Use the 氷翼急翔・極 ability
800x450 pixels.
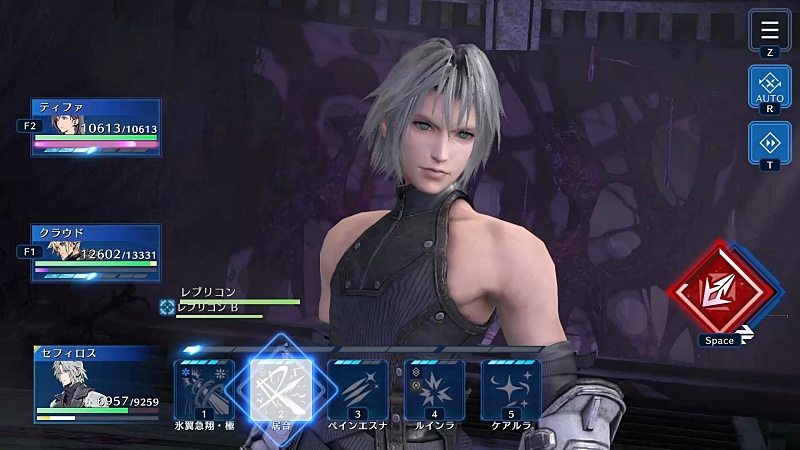click(x=205, y=389)
